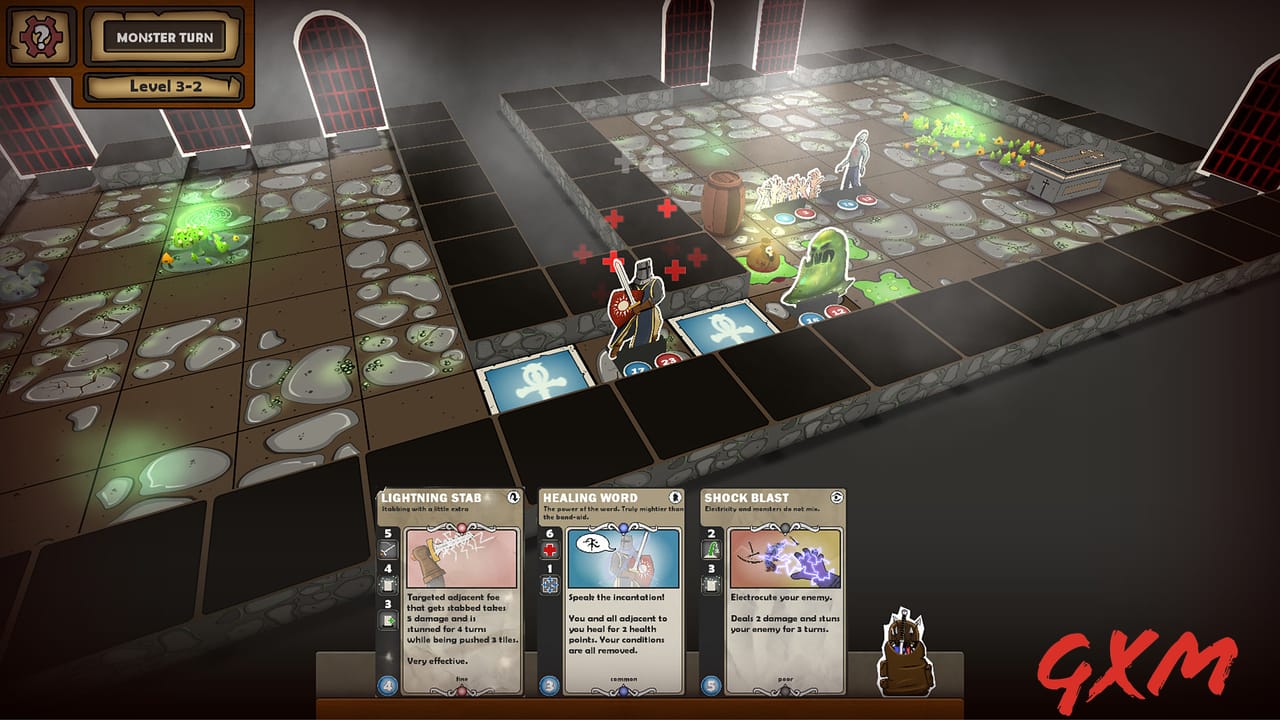This screenshot has height=720, width=1280.
Task: Click the Level 3-2 label
Action: click(x=165, y=88)
